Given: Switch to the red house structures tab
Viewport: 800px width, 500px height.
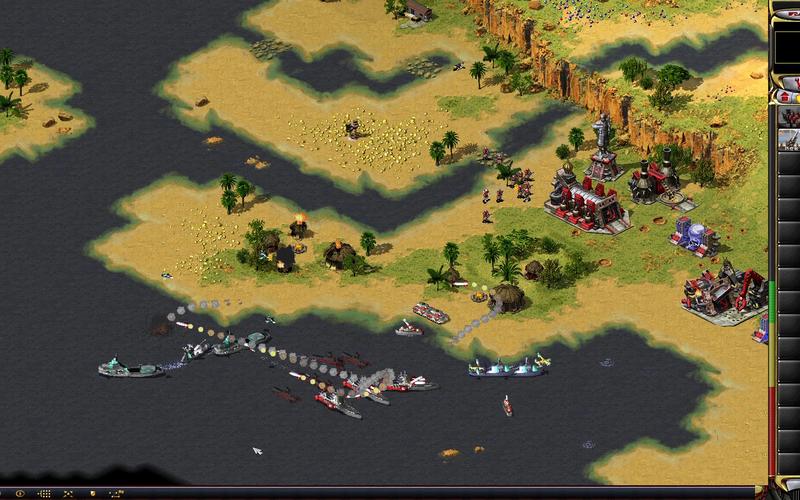Looking at the screenshot, I should (785, 96).
